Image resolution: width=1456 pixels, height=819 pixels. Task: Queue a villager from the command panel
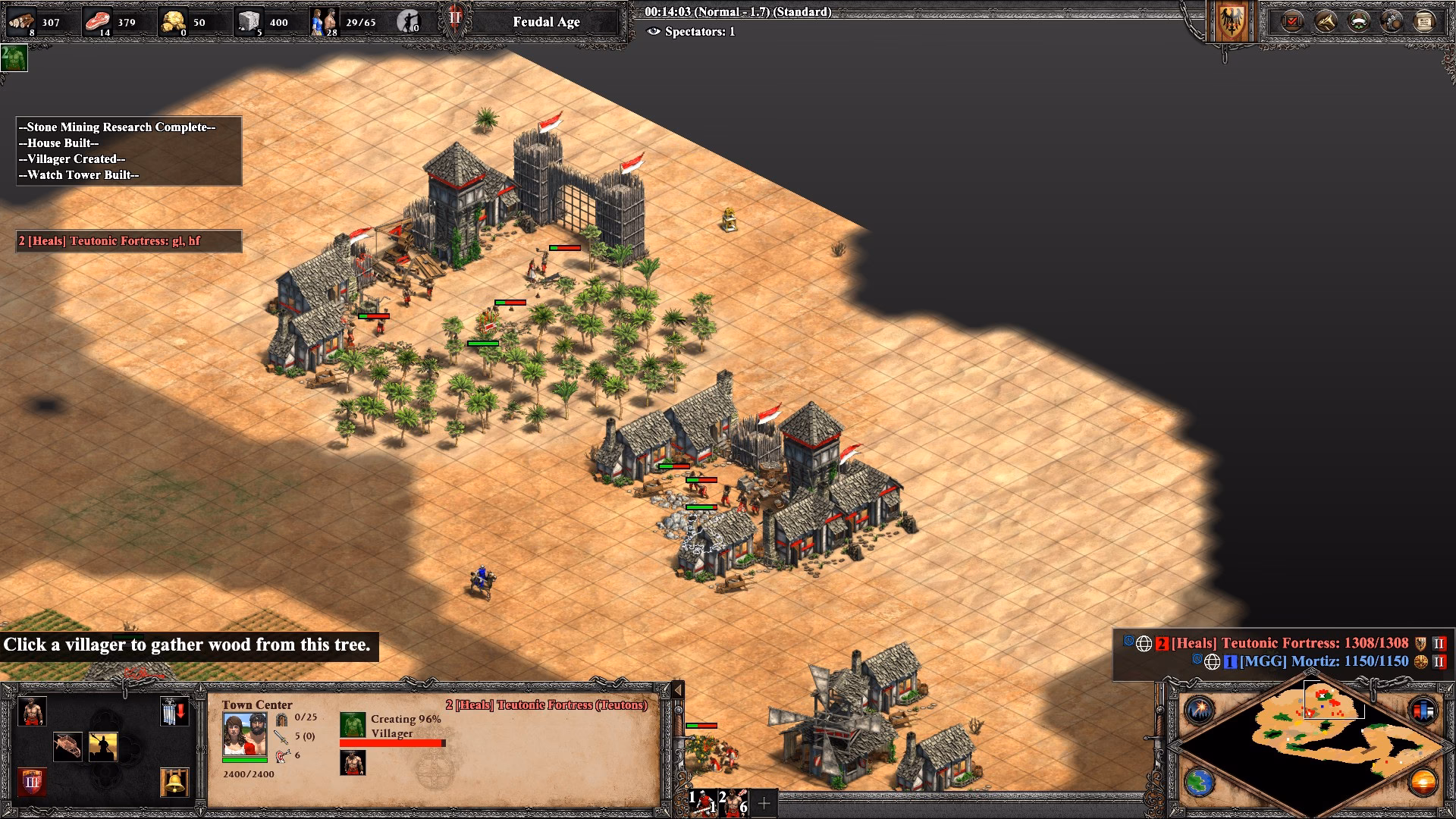tap(32, 711)
